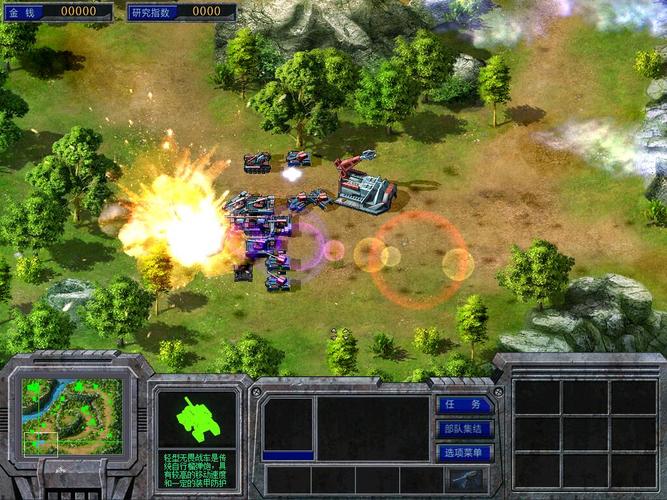This screenshot has width=667, height=500.
Task: Open the 选项菜单 (options menu)
Action: [464, 452]
